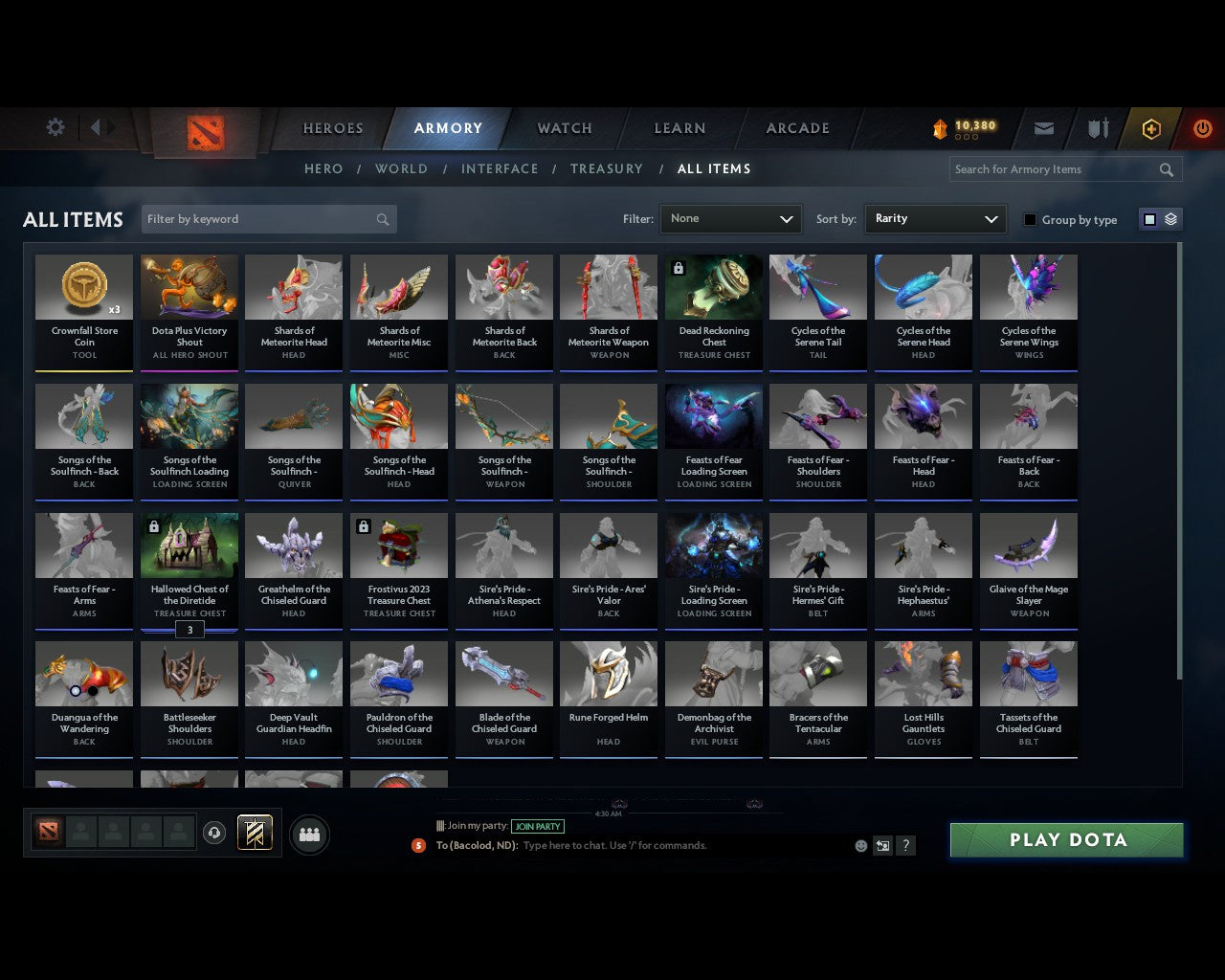Open Dota Plus with the gold plus hexagon icon
Screen dimensions: 1225x980
[x=1151, y=128]
